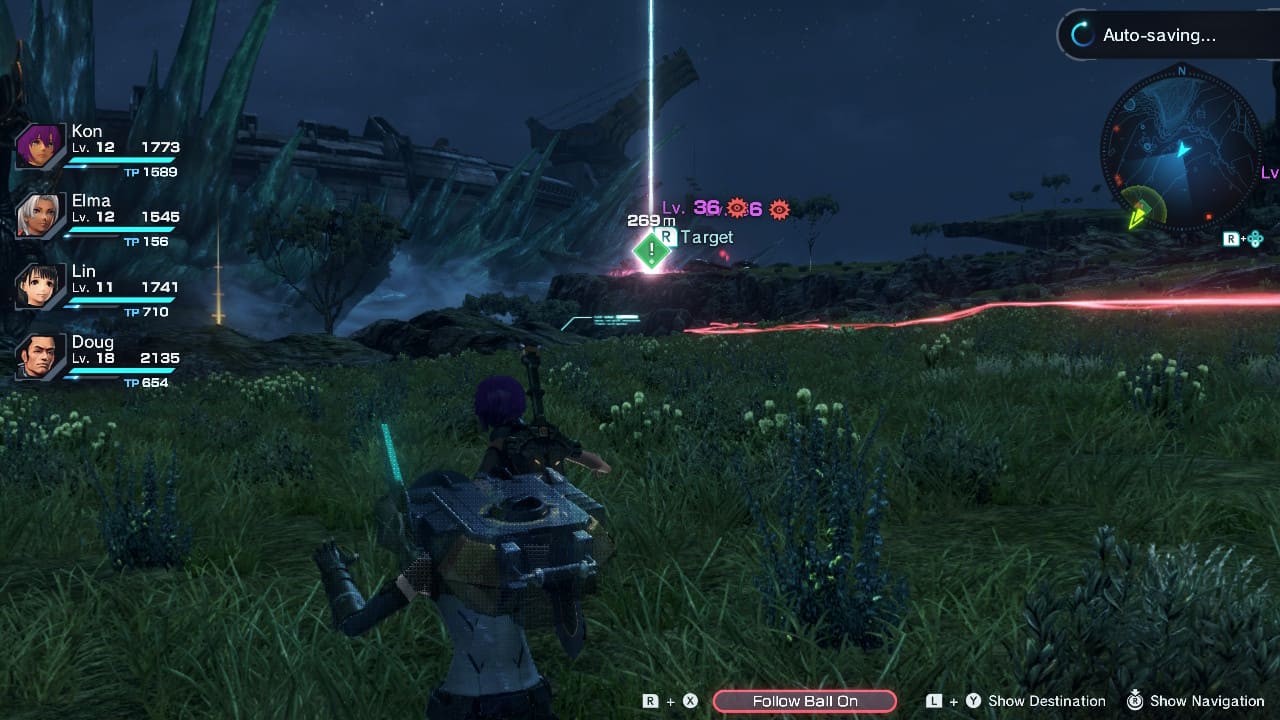This screenshot has height=720, width=1280.
Task: Click the Show Navigation label
Action: click(1207, 701)
